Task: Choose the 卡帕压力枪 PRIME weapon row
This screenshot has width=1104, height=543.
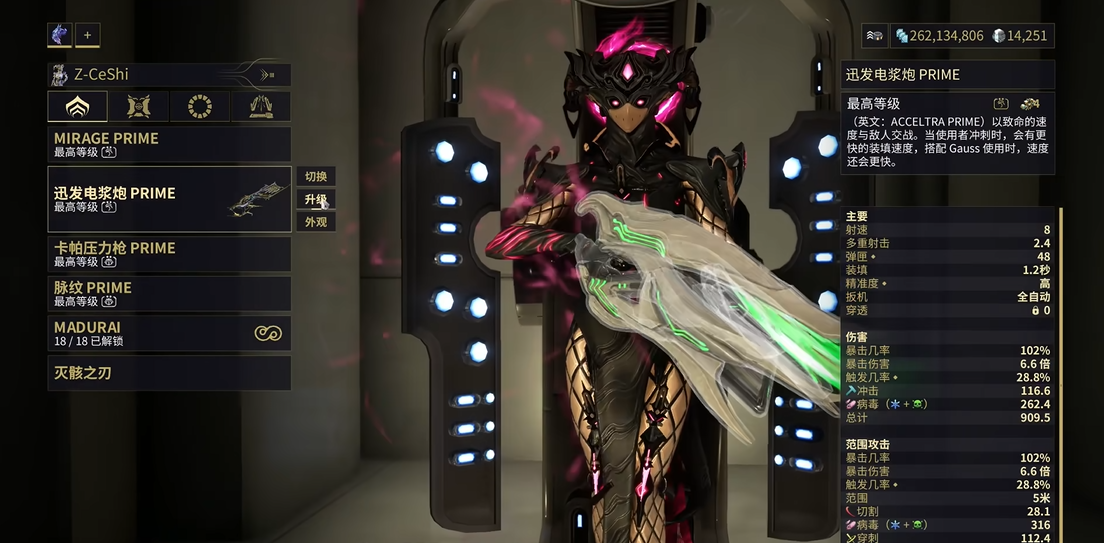Action: (x=169, y=254)
